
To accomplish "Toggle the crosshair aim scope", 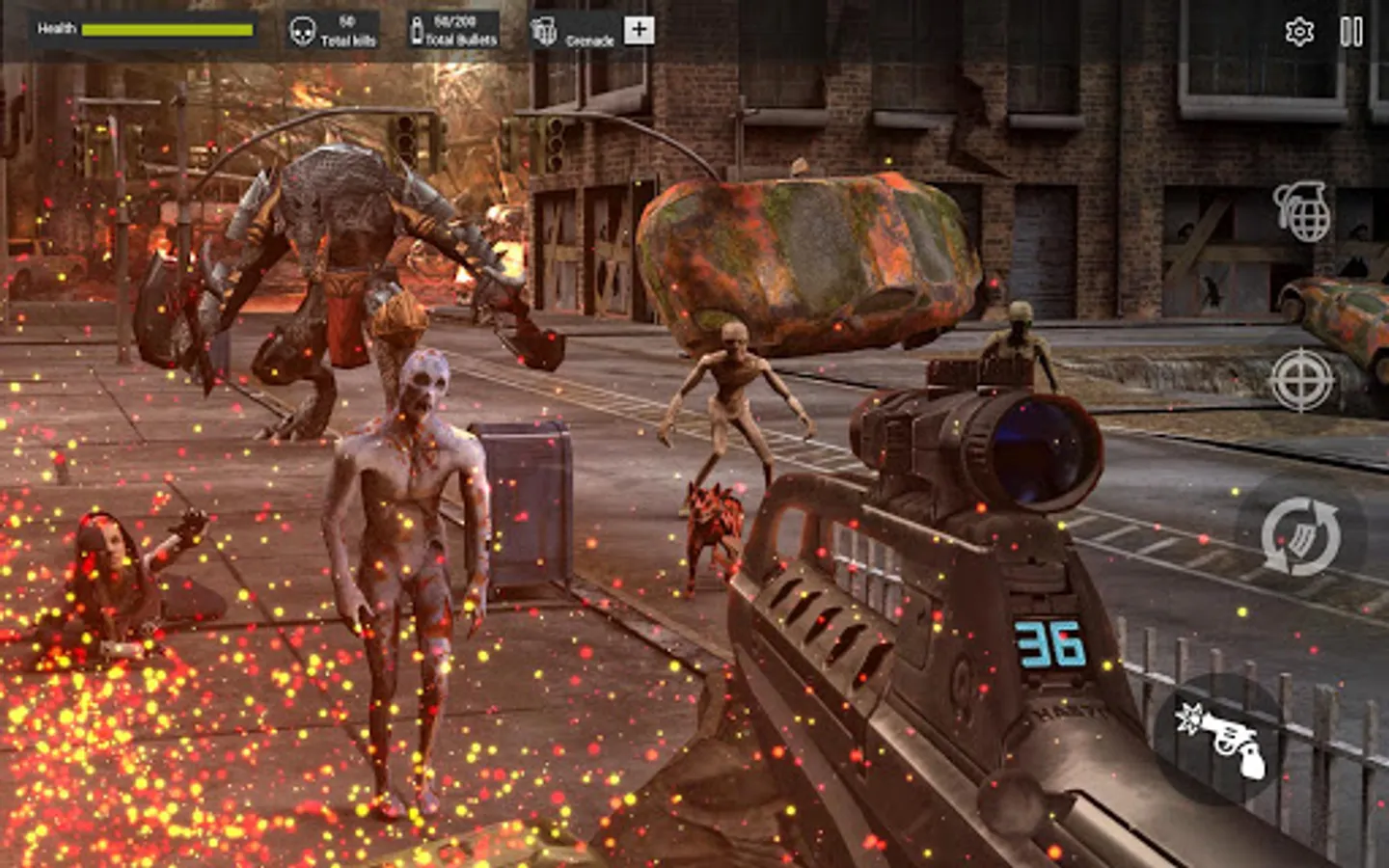I will pos(1301,379).
